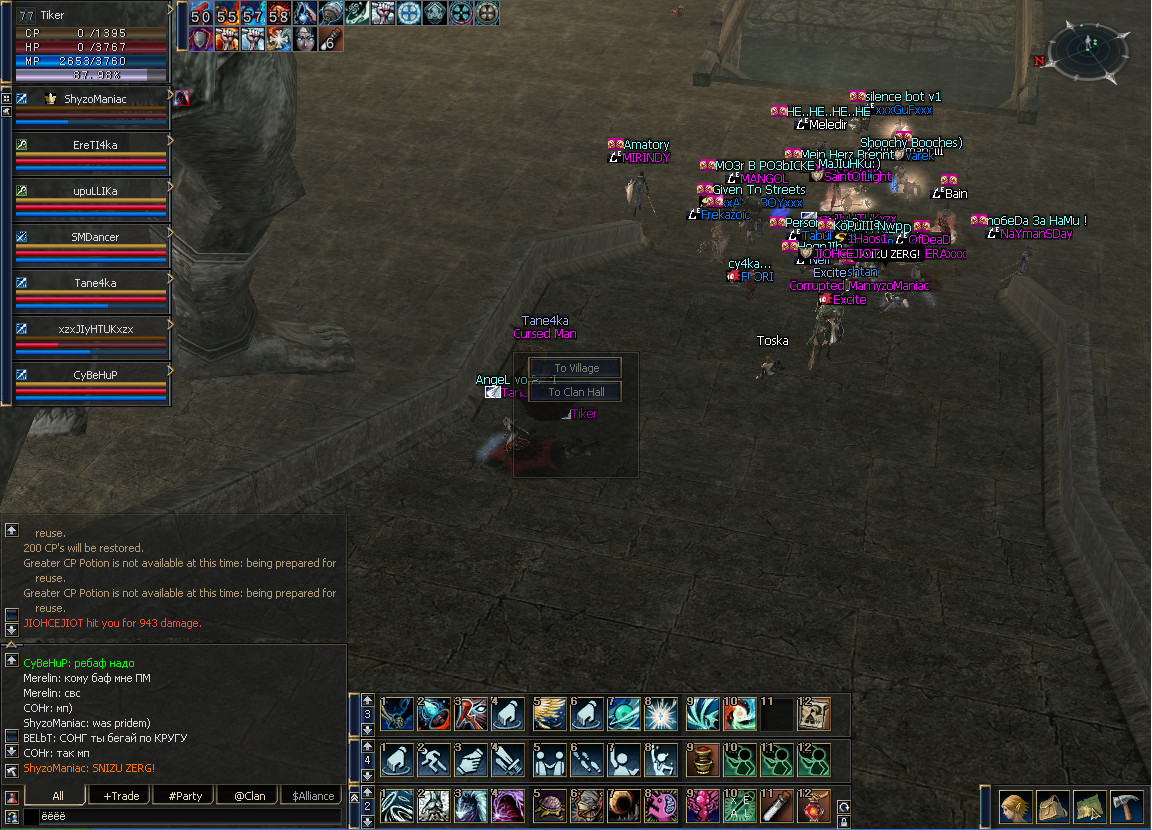Select party member CyBeHuP
The image size is (1152, 830).
[94, 375]
